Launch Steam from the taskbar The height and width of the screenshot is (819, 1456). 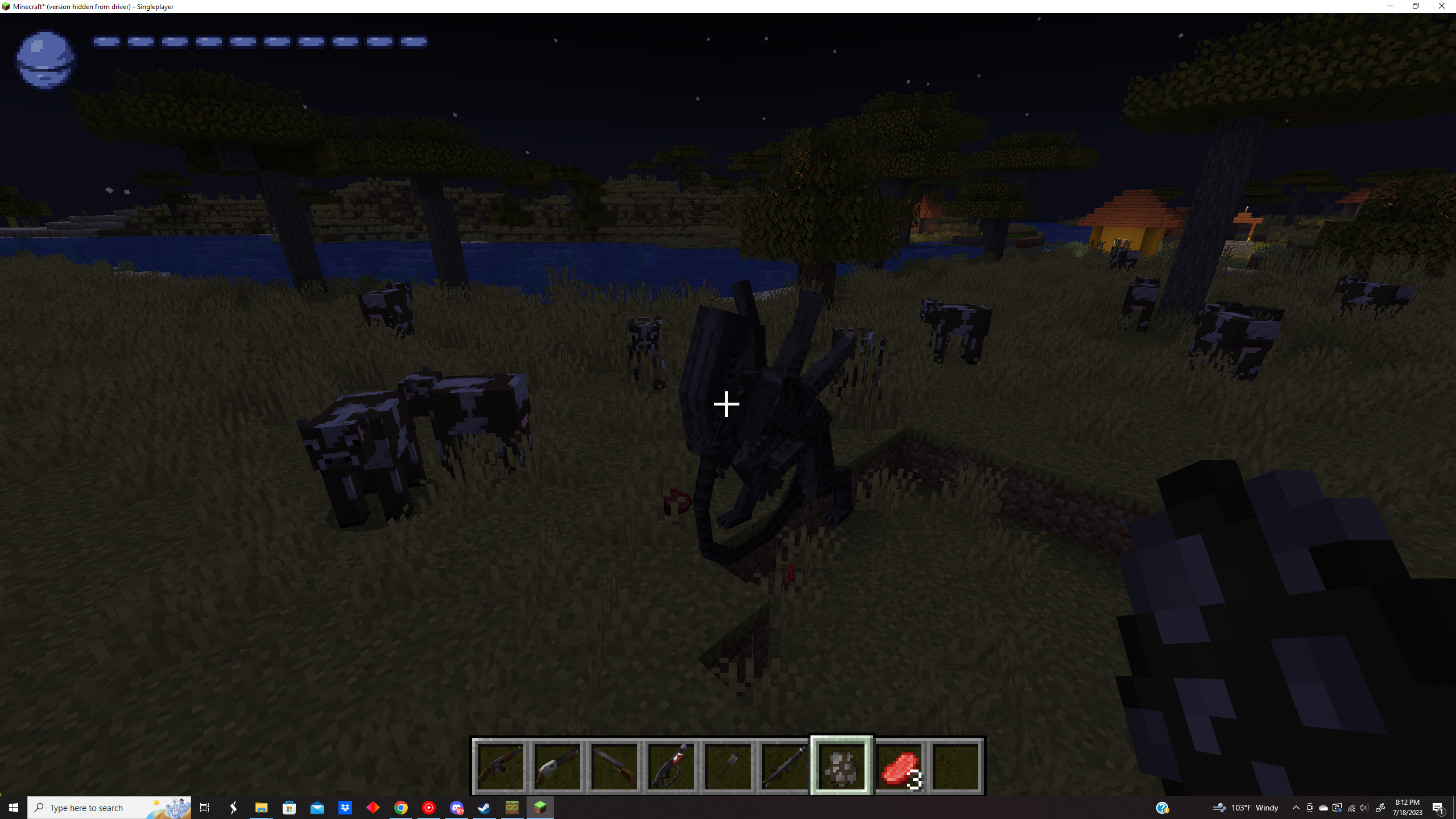click(484, 807)
